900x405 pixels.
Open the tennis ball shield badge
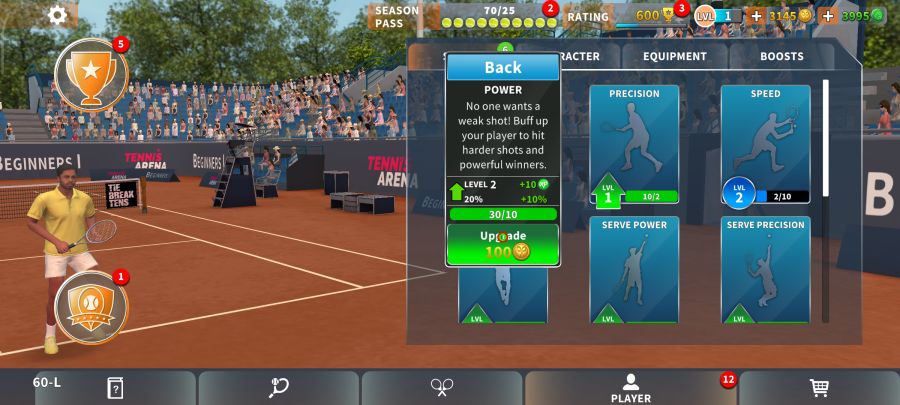click(x=91, y=307)
